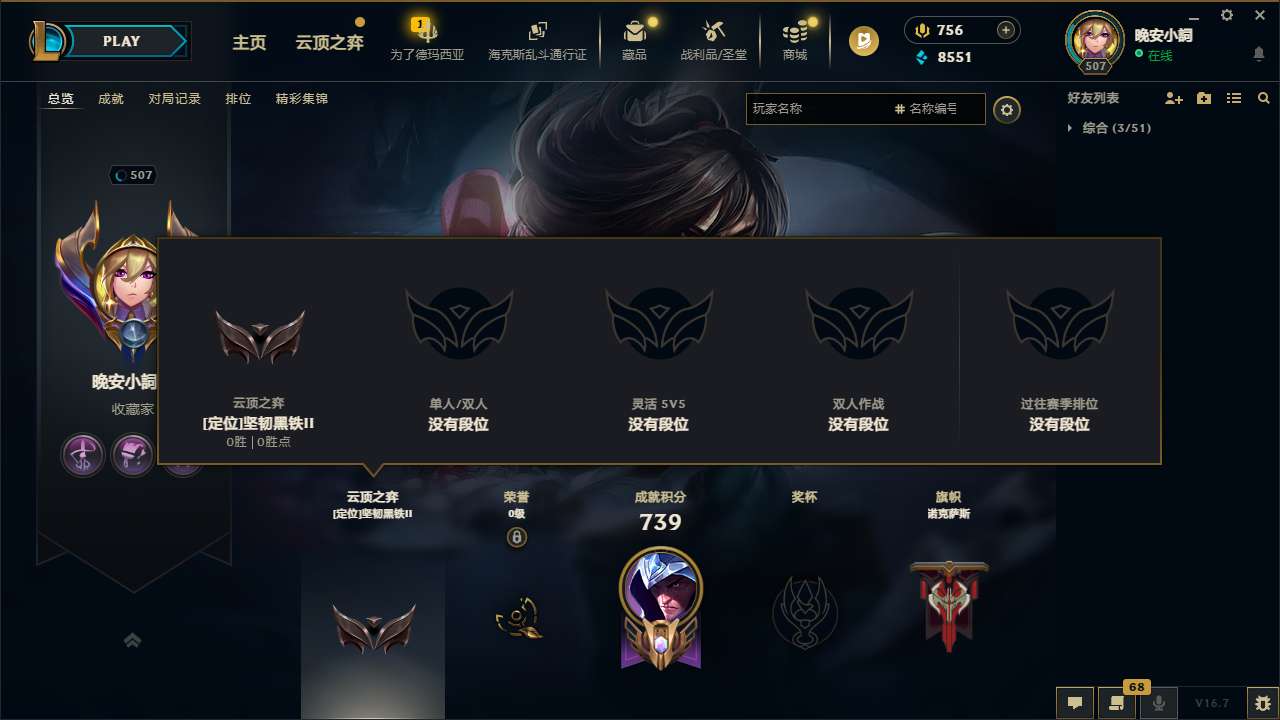Open messages icon showing 68 notifications

[x=1117, y=703]
